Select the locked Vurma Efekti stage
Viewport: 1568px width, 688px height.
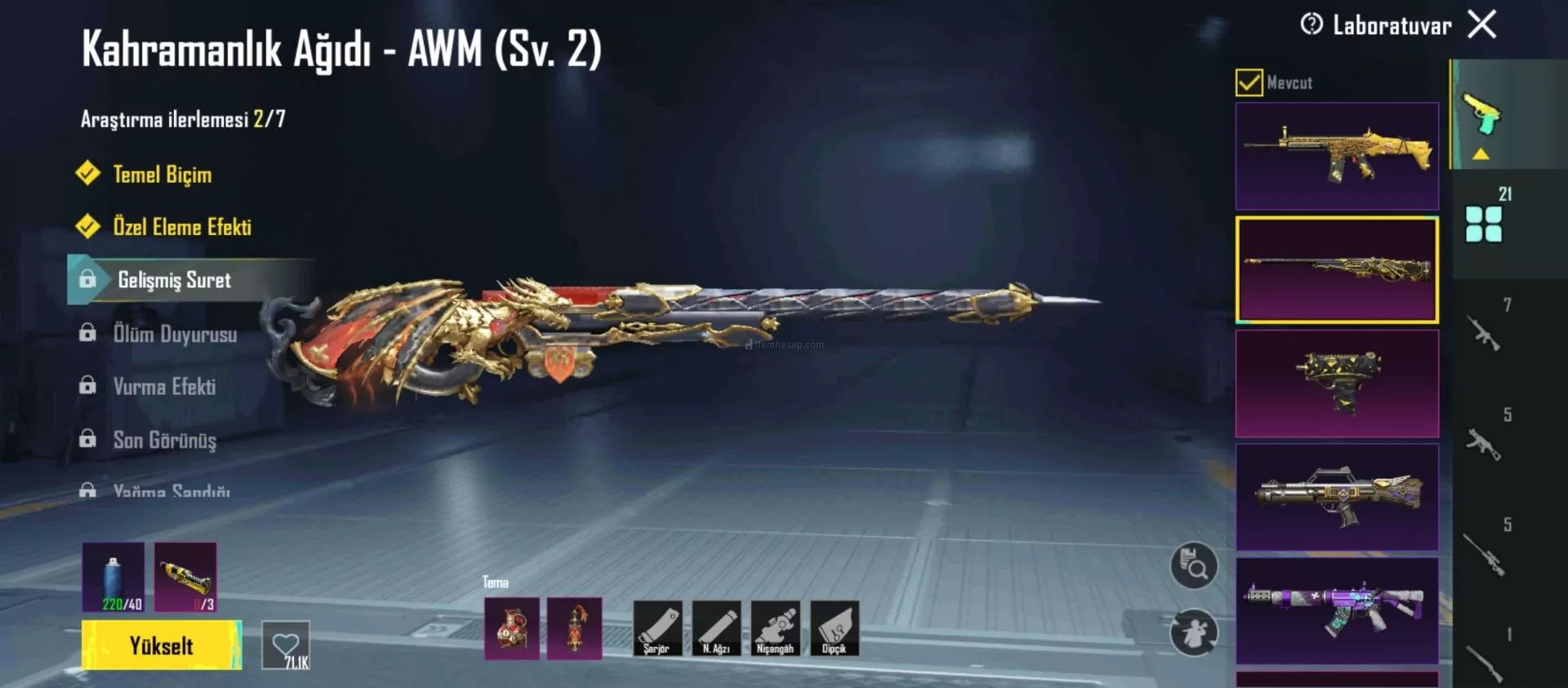164,387
